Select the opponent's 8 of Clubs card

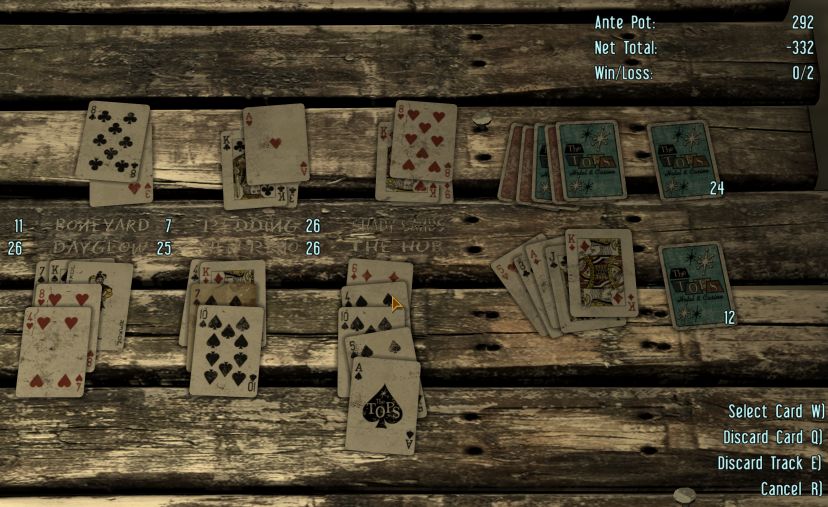[x=112, y=141]
